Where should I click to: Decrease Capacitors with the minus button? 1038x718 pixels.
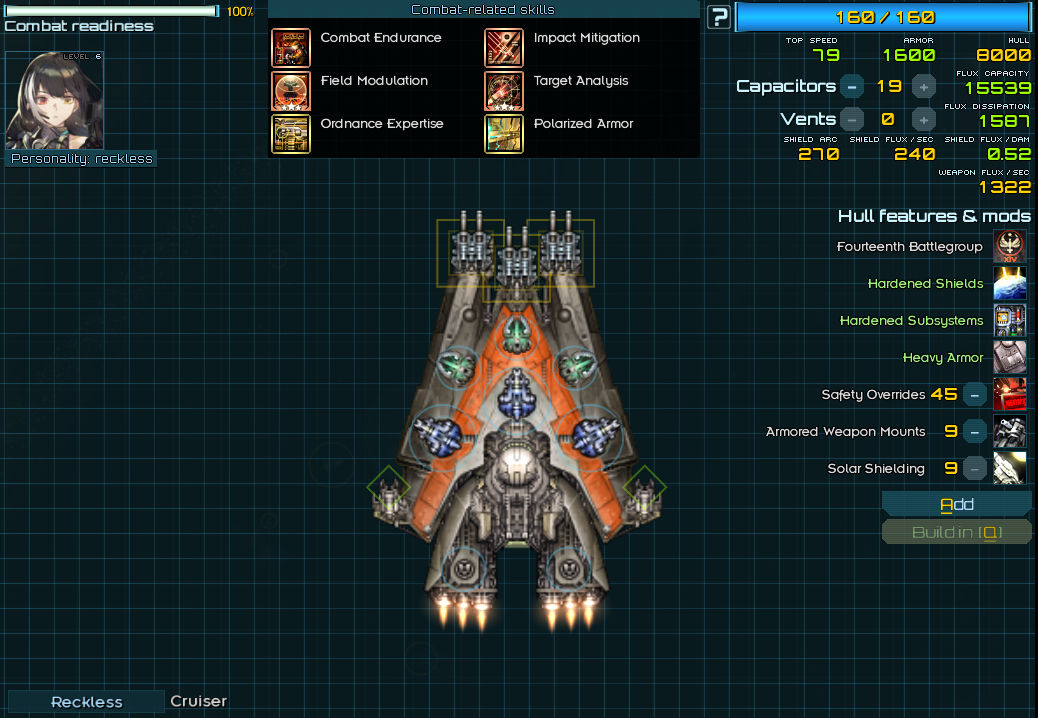(852, 86)
